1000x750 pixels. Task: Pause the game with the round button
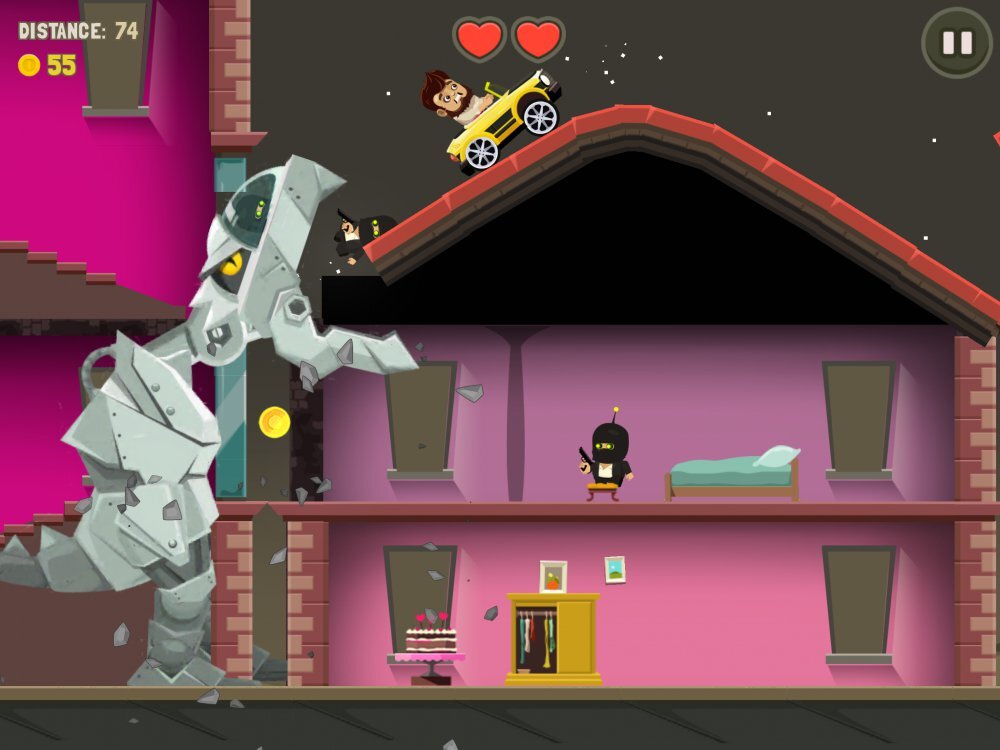[x=956, y=43]
